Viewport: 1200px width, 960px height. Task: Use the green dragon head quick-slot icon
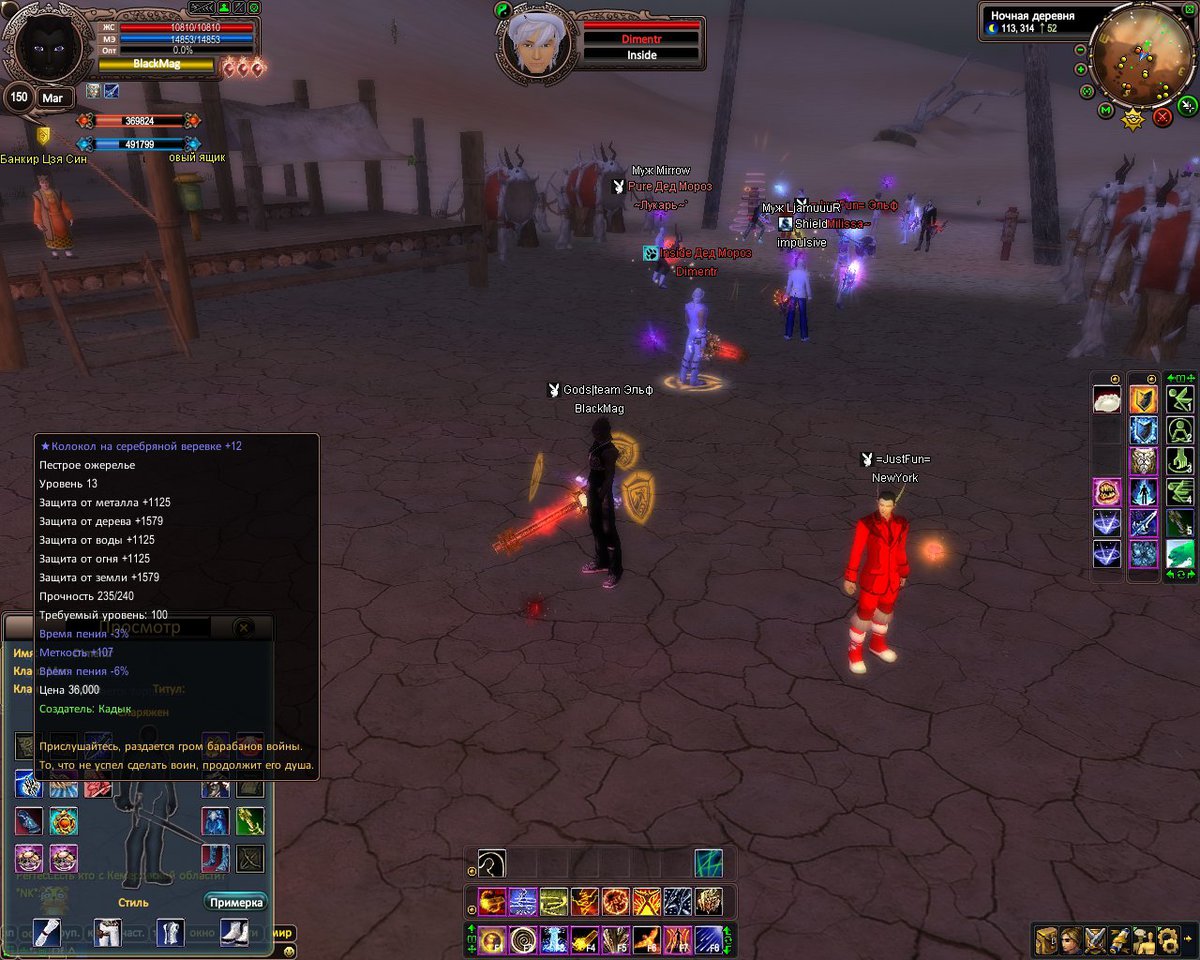[x=1180, y=553]
